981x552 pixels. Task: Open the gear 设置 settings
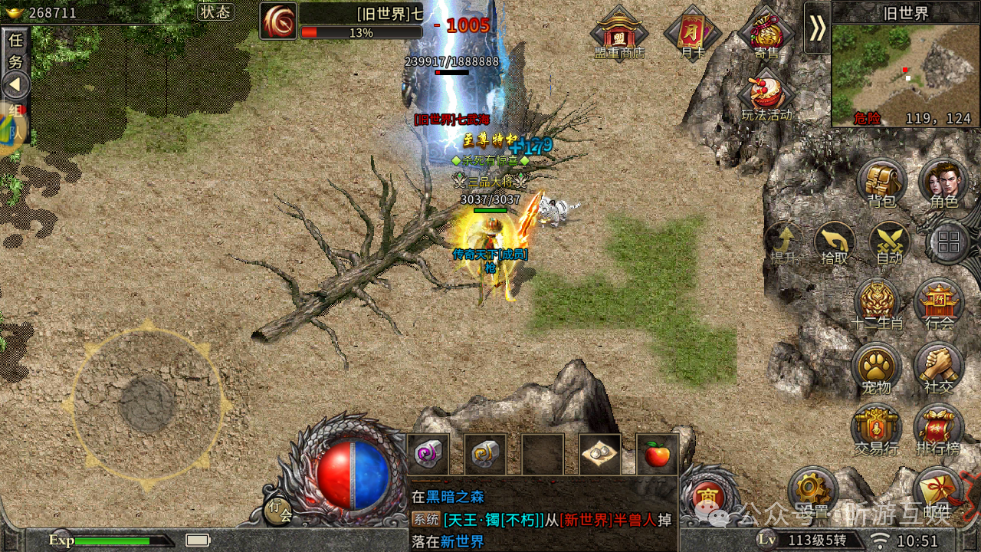click(x=811, y=491)
